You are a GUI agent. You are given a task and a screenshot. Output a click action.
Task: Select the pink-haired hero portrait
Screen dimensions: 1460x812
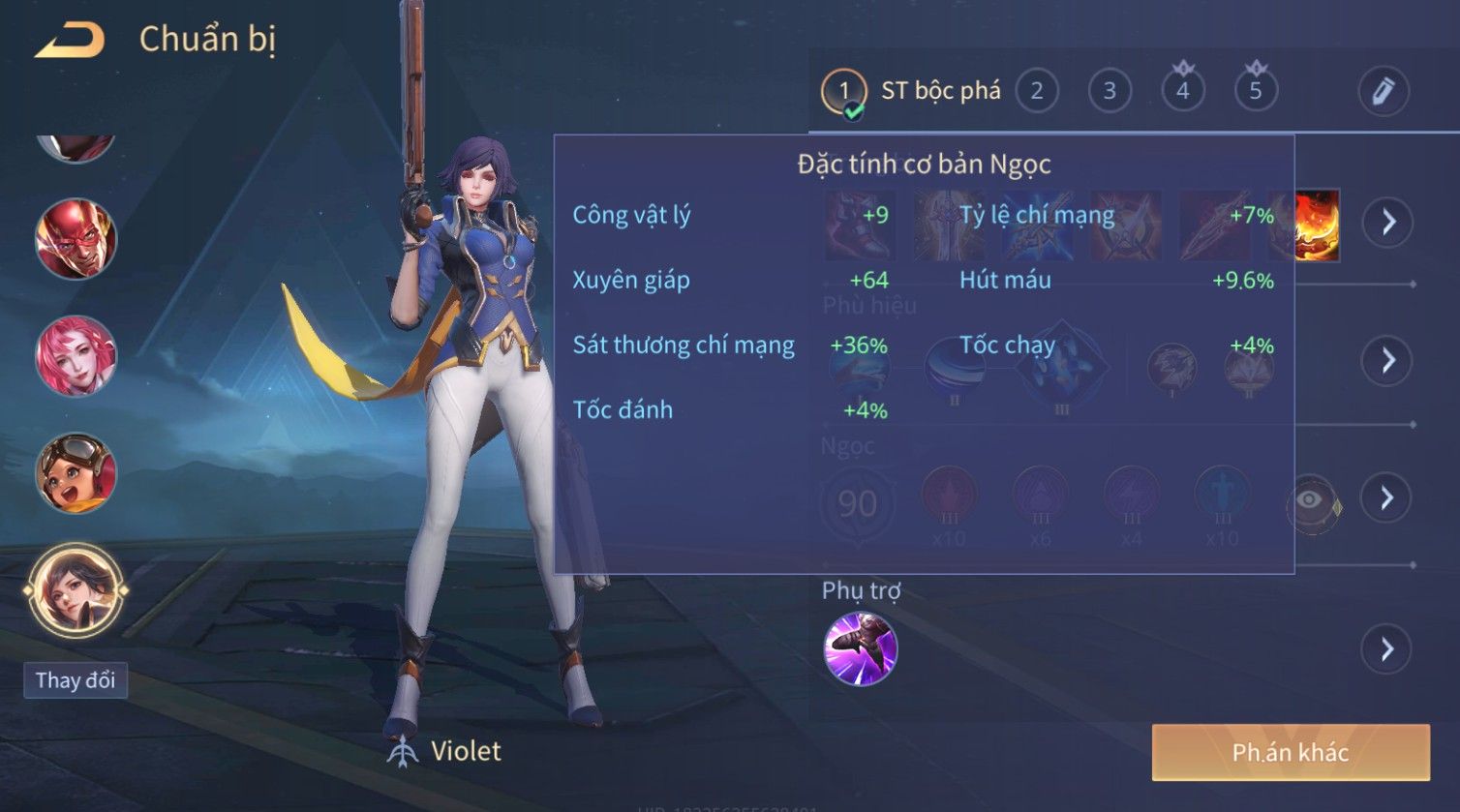tap(76, 355)
